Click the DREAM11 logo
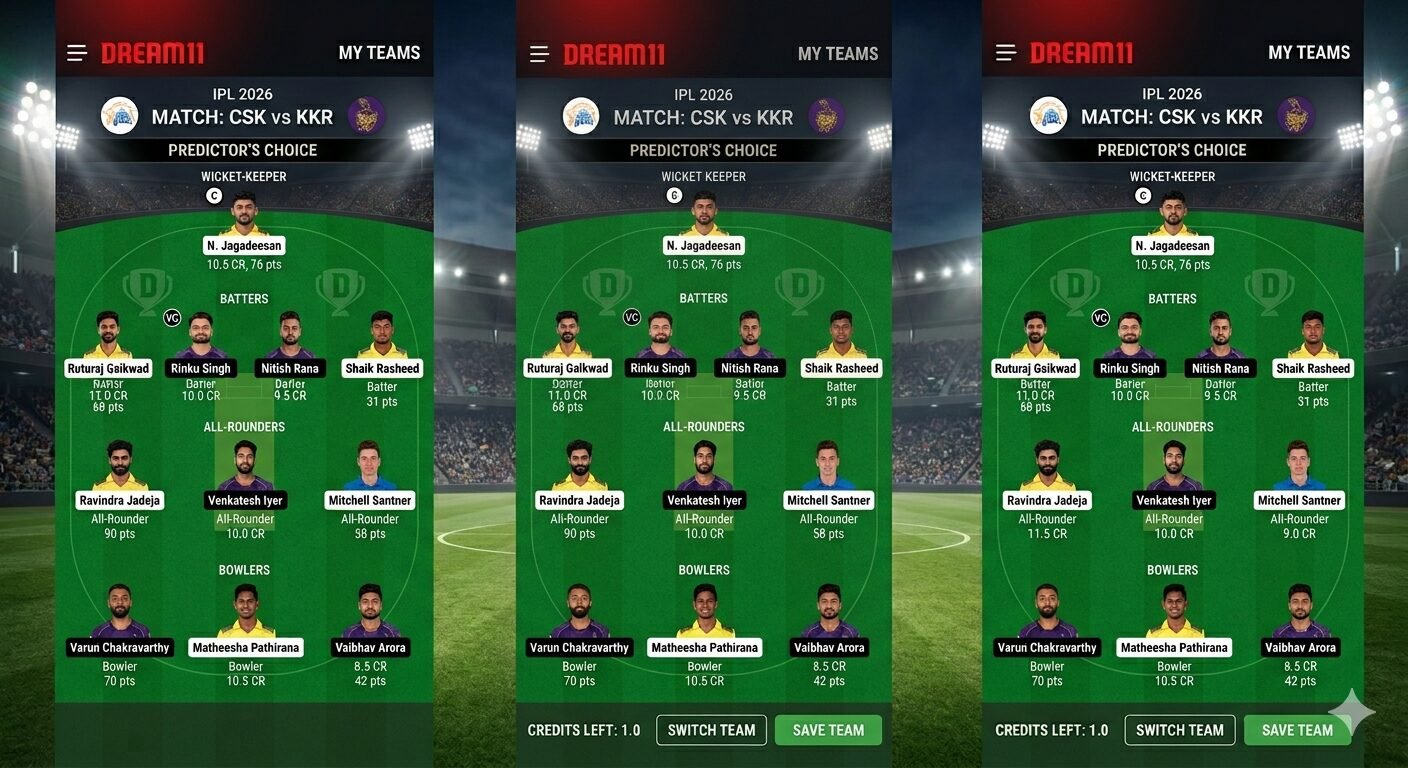1408x768 pixels. point(152,52)
